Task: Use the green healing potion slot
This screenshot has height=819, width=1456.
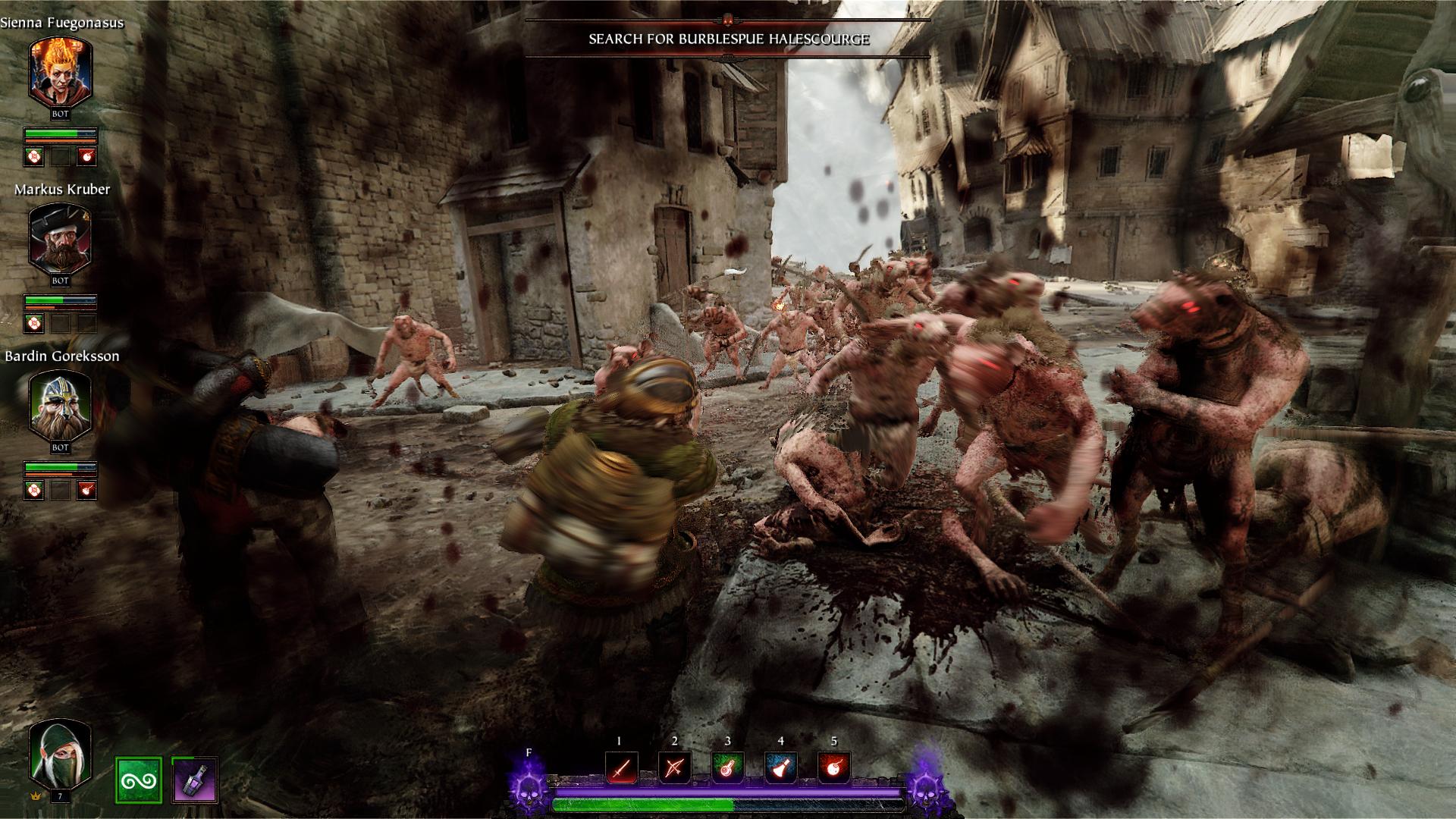Action: [727, 768]
